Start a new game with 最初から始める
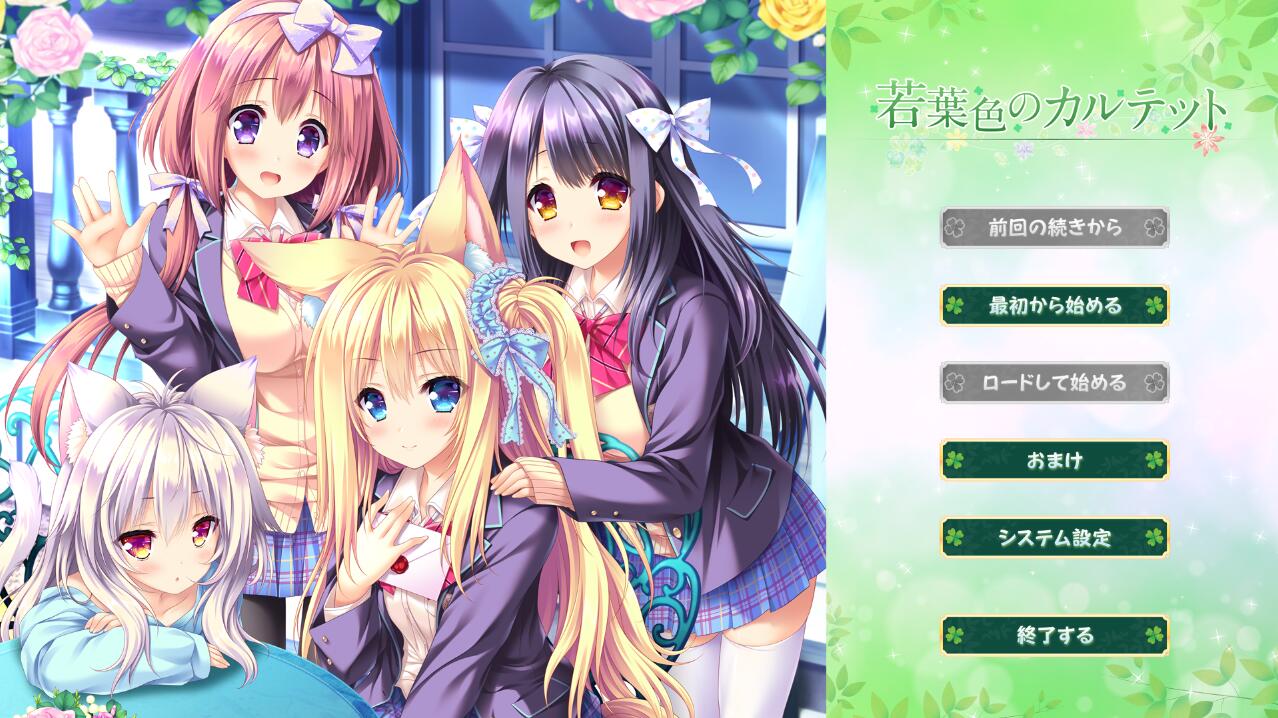This screenshot has height=718, width=1278. [x=1054, y=305]
